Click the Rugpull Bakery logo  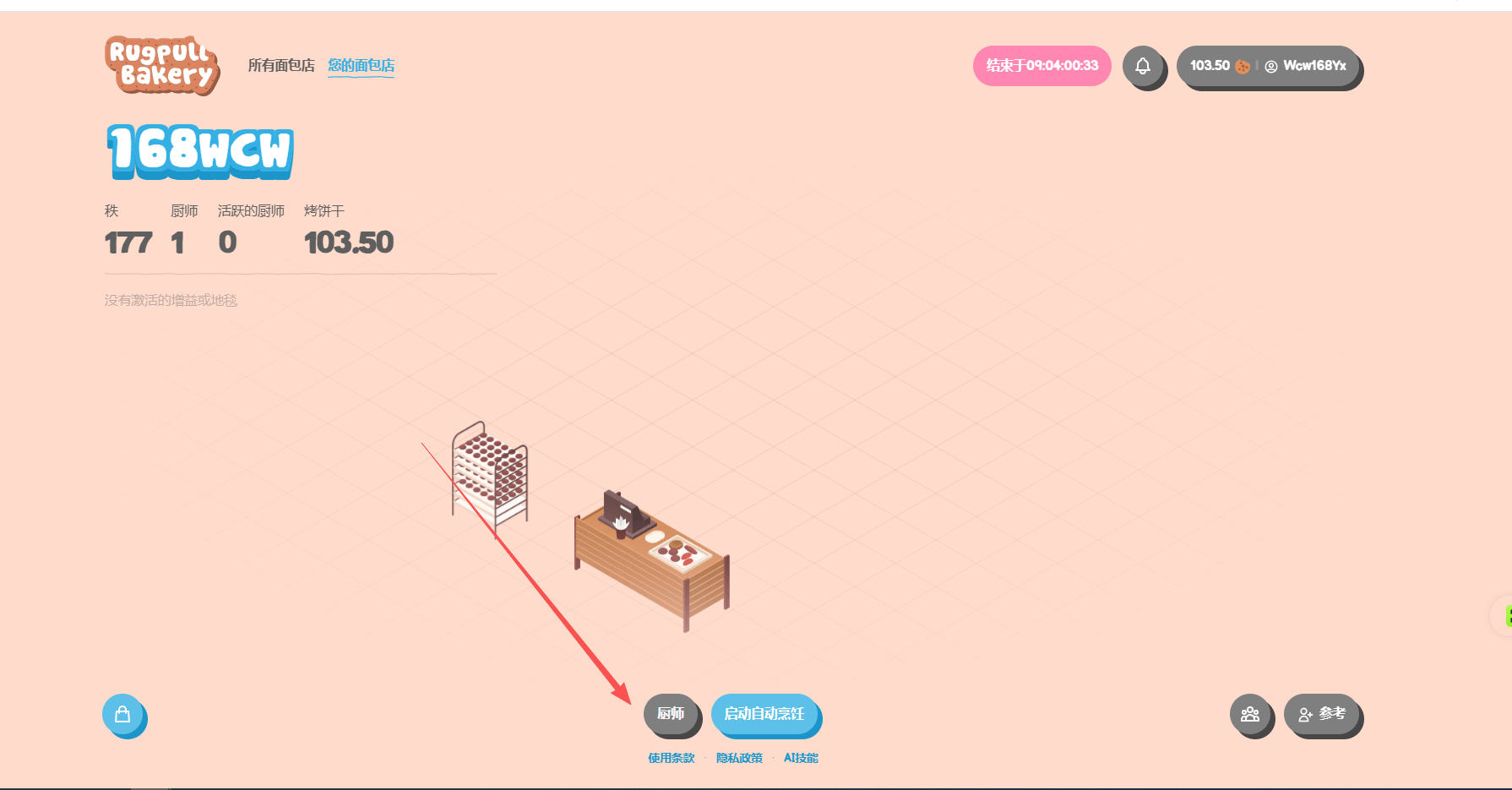click(x=162, y=65)
